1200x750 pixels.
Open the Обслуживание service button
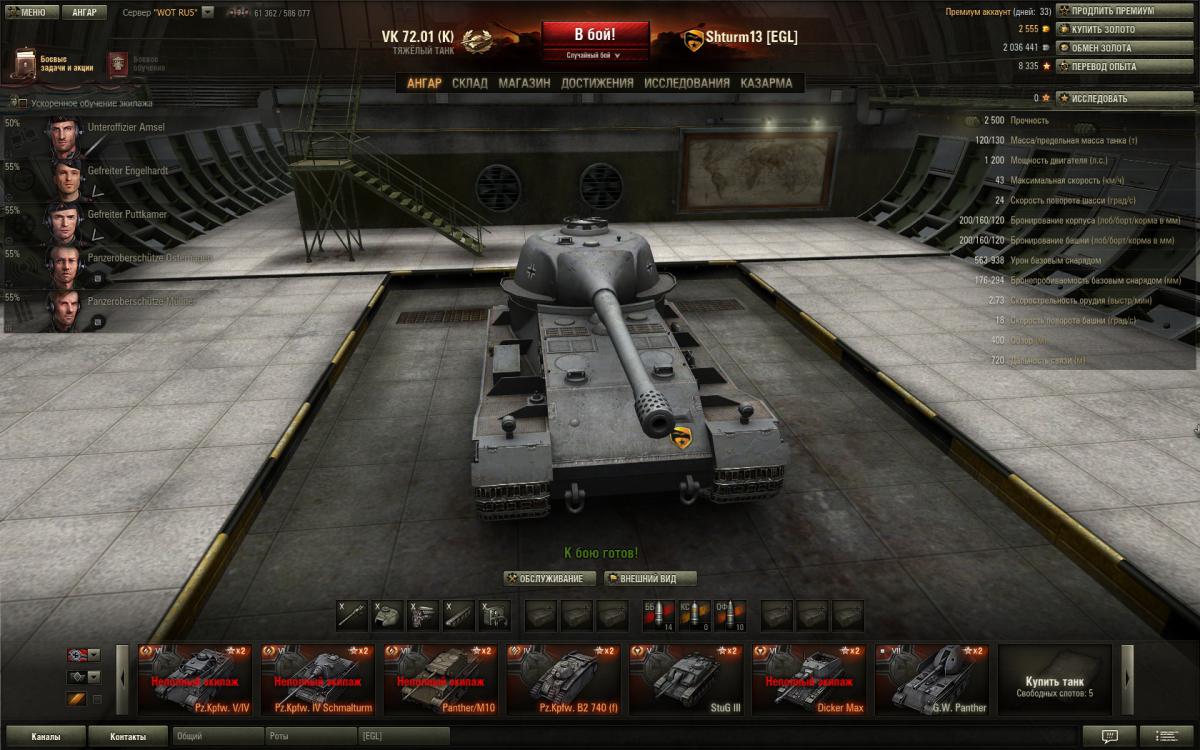550,578
